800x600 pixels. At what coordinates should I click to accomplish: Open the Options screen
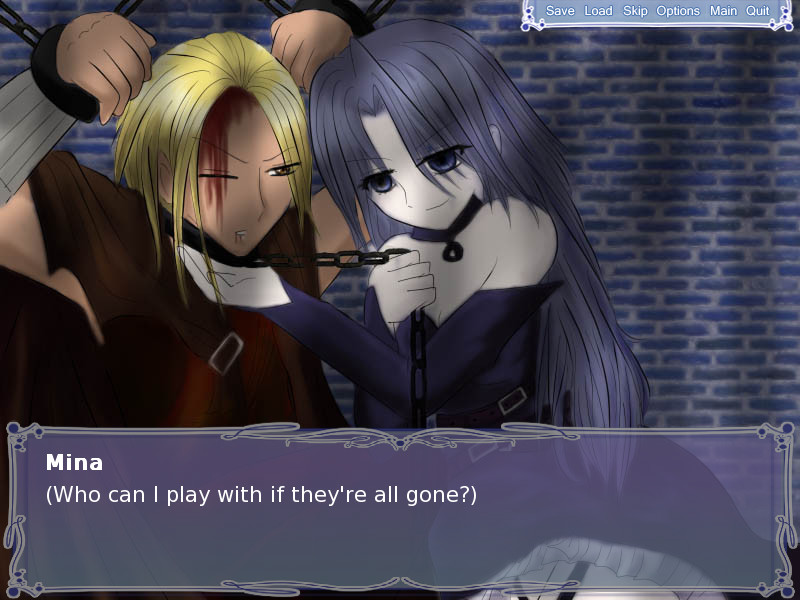(x=678, y=11)
